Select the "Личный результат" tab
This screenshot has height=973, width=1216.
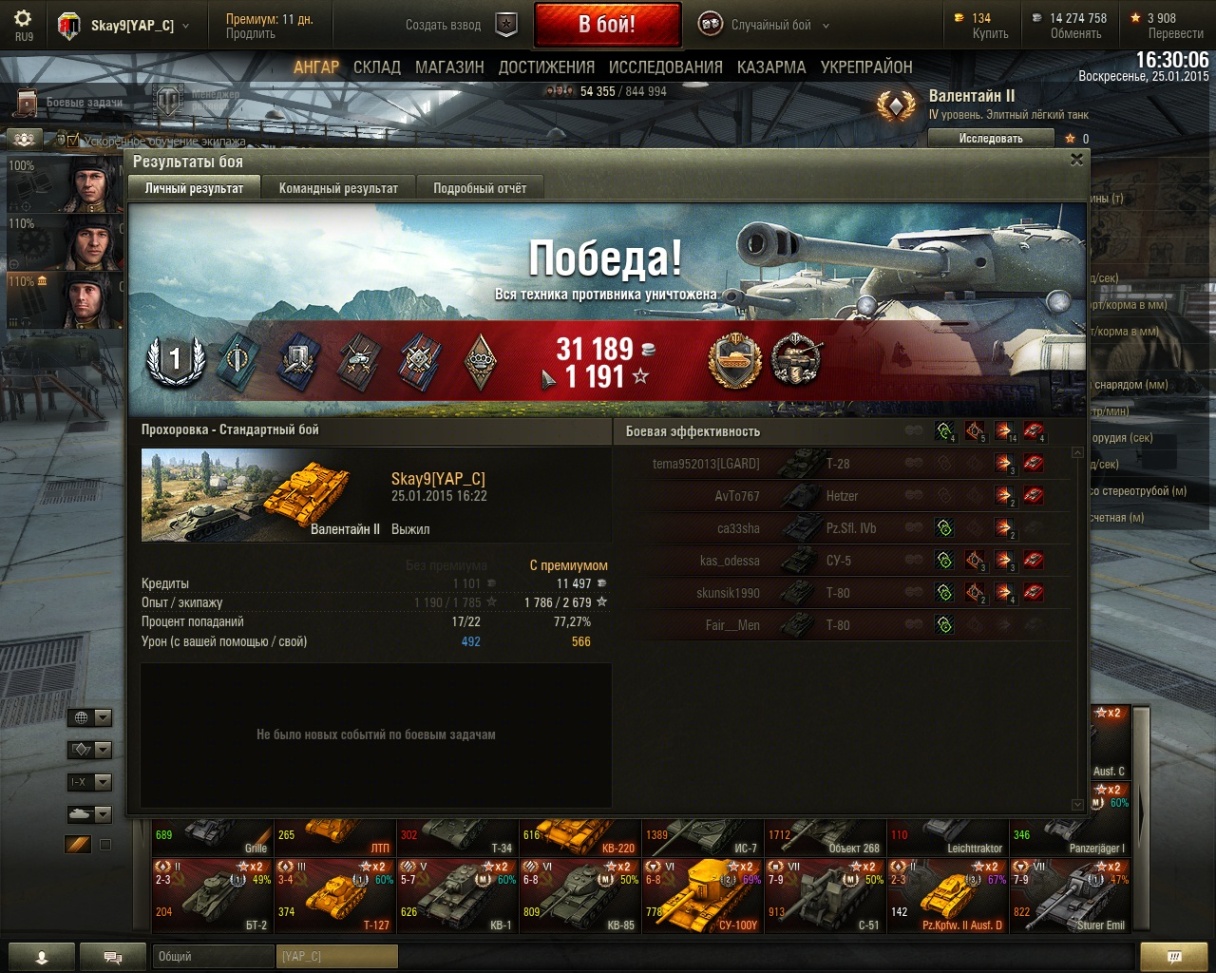pyautogui.click(x=194, y=188)
